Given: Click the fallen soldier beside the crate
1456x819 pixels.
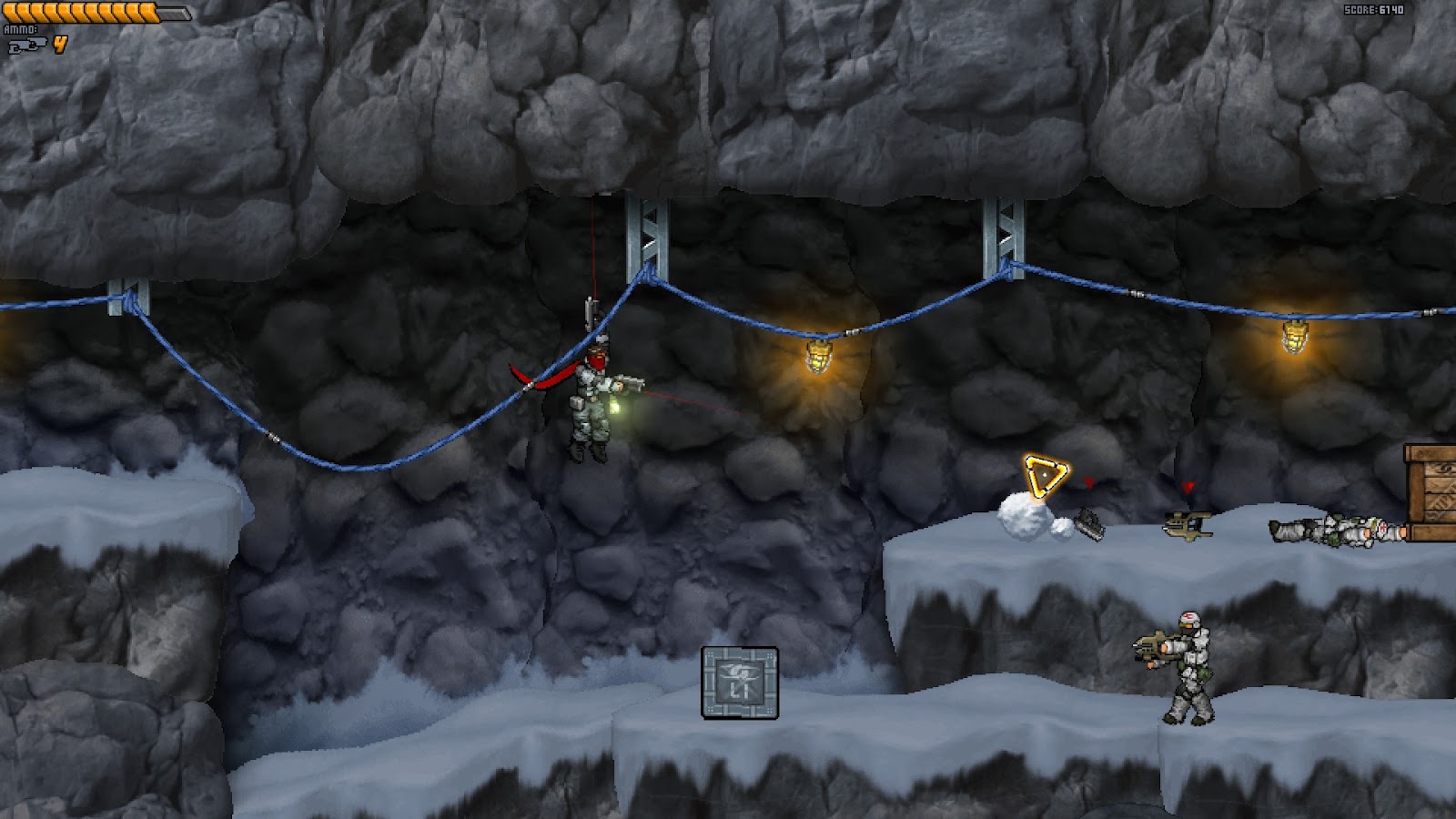Looking at the screenshot, I should tap(1338, 530).
